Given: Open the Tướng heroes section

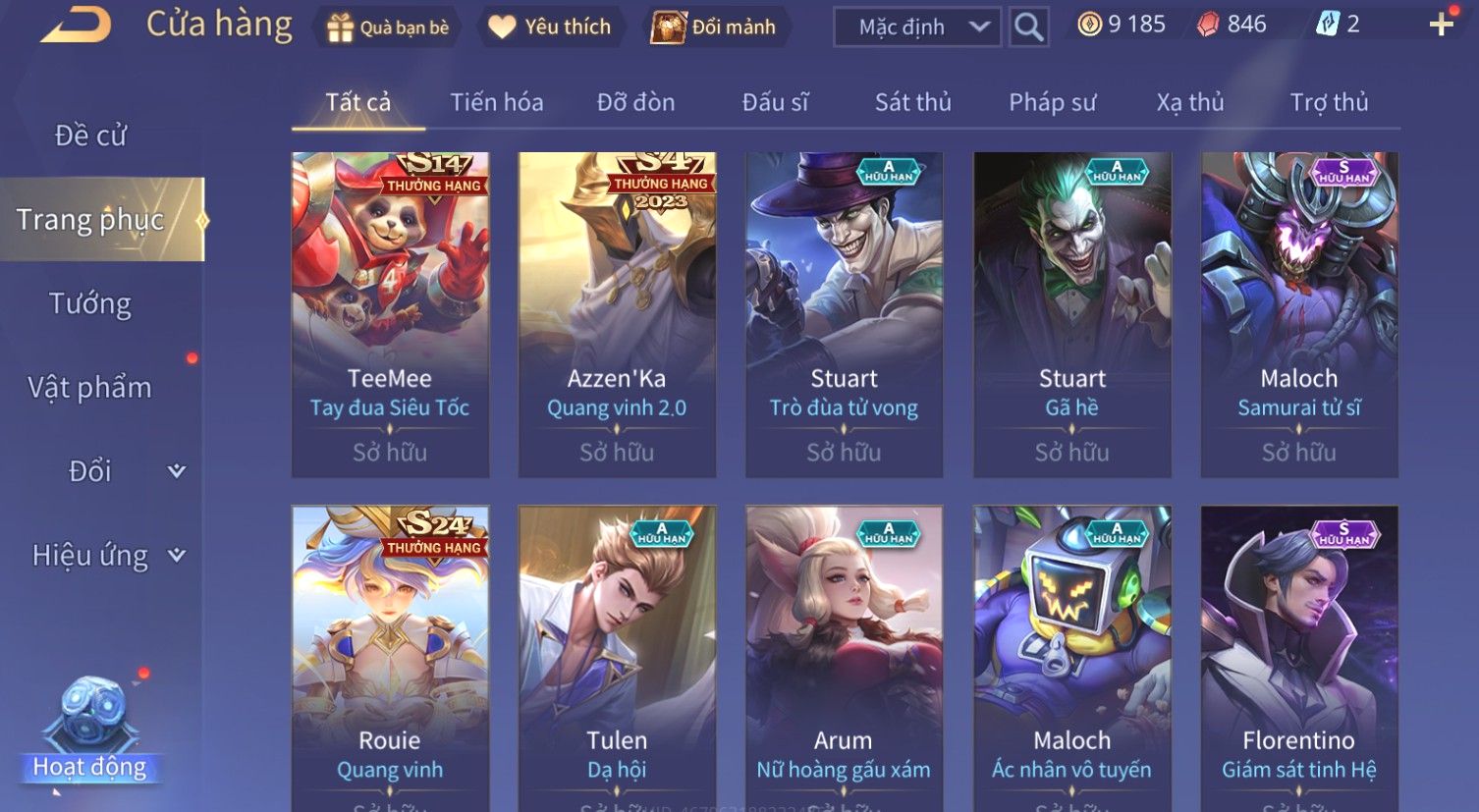Looking at the screenshot, I should [90, 303].
